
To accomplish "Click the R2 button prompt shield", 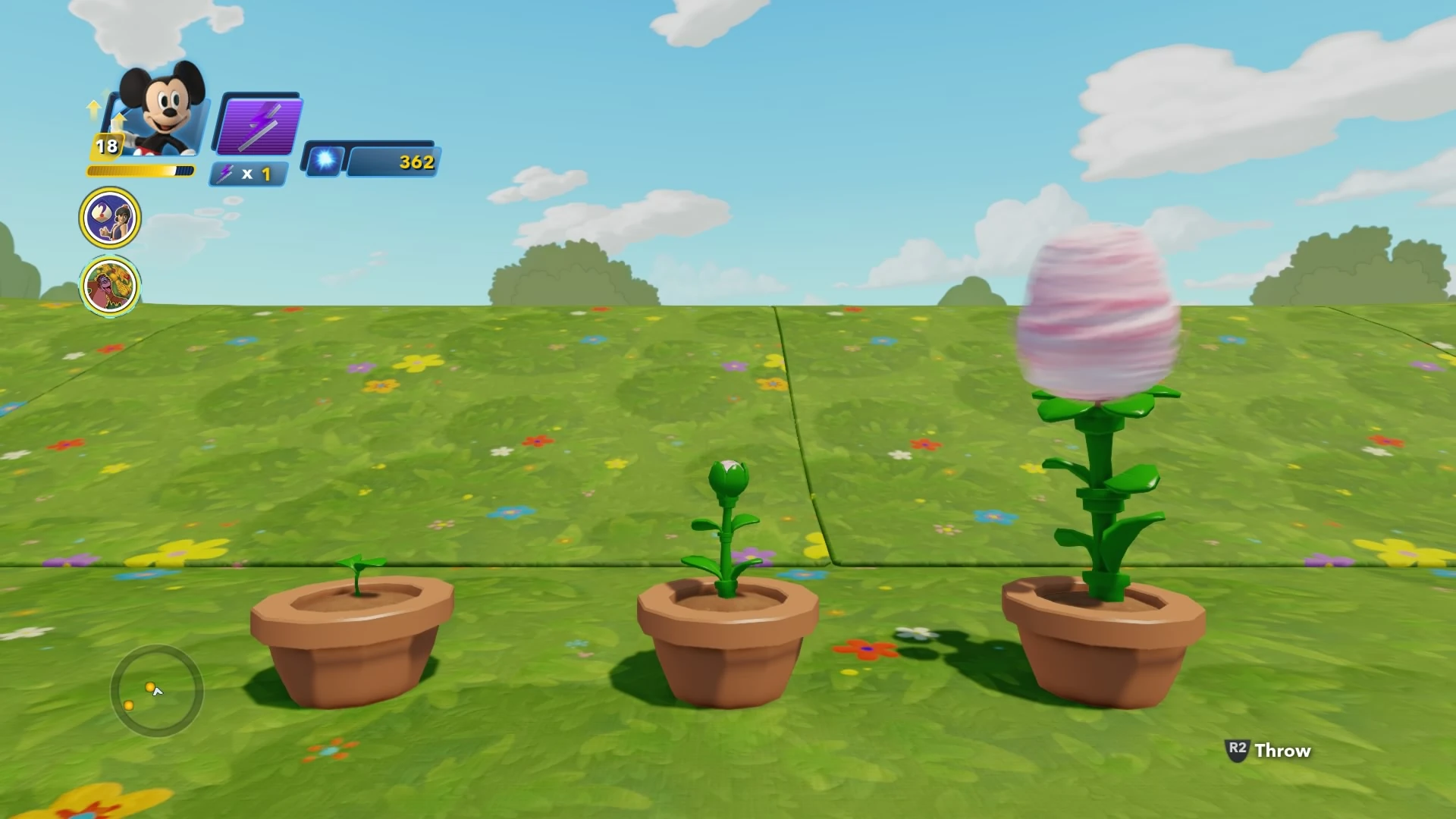I will tap(1238, 749).
